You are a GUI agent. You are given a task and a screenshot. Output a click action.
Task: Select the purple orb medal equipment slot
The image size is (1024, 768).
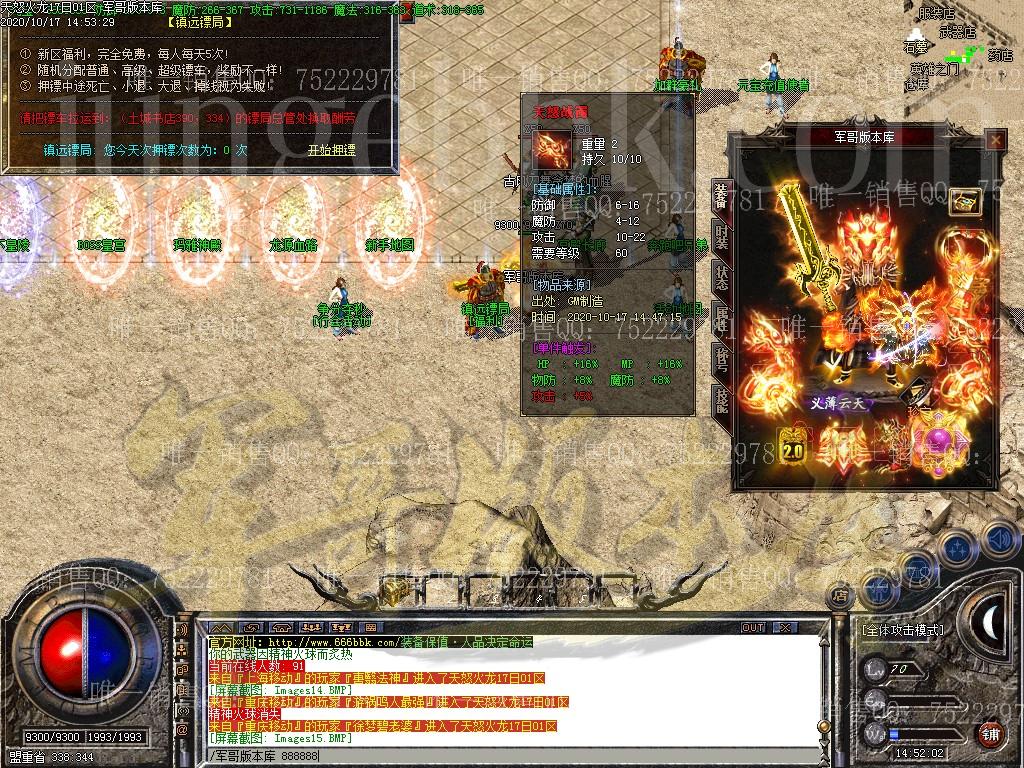click(939, 441)
